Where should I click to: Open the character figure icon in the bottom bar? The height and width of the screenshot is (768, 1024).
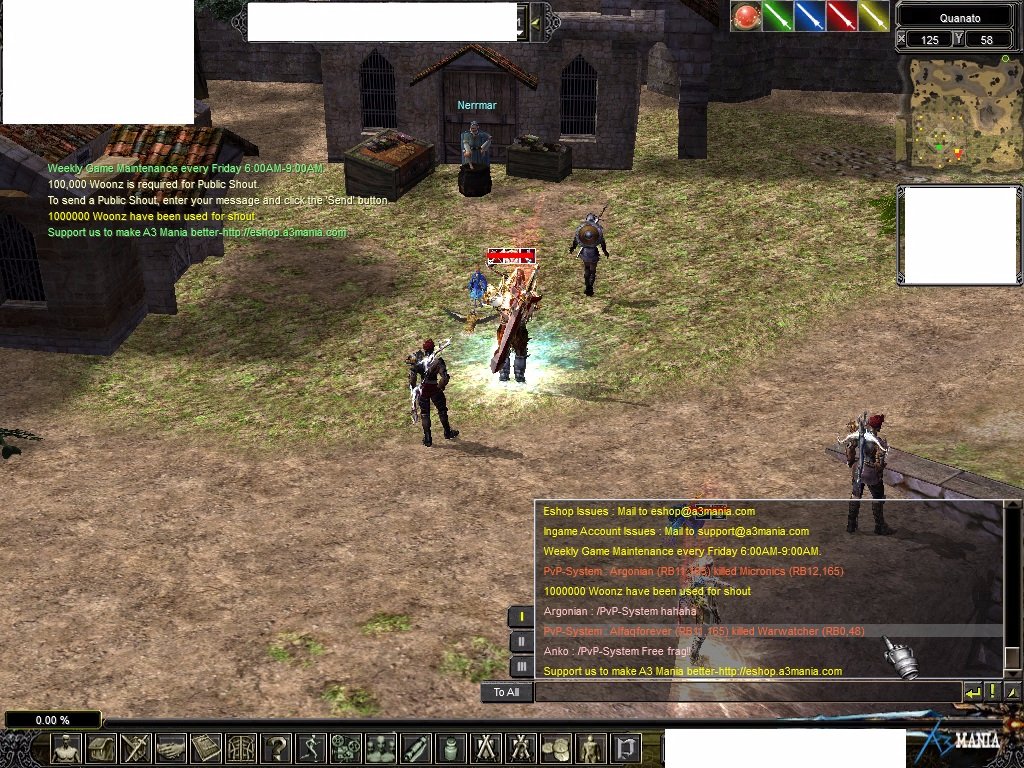click(x=66, y=748)
